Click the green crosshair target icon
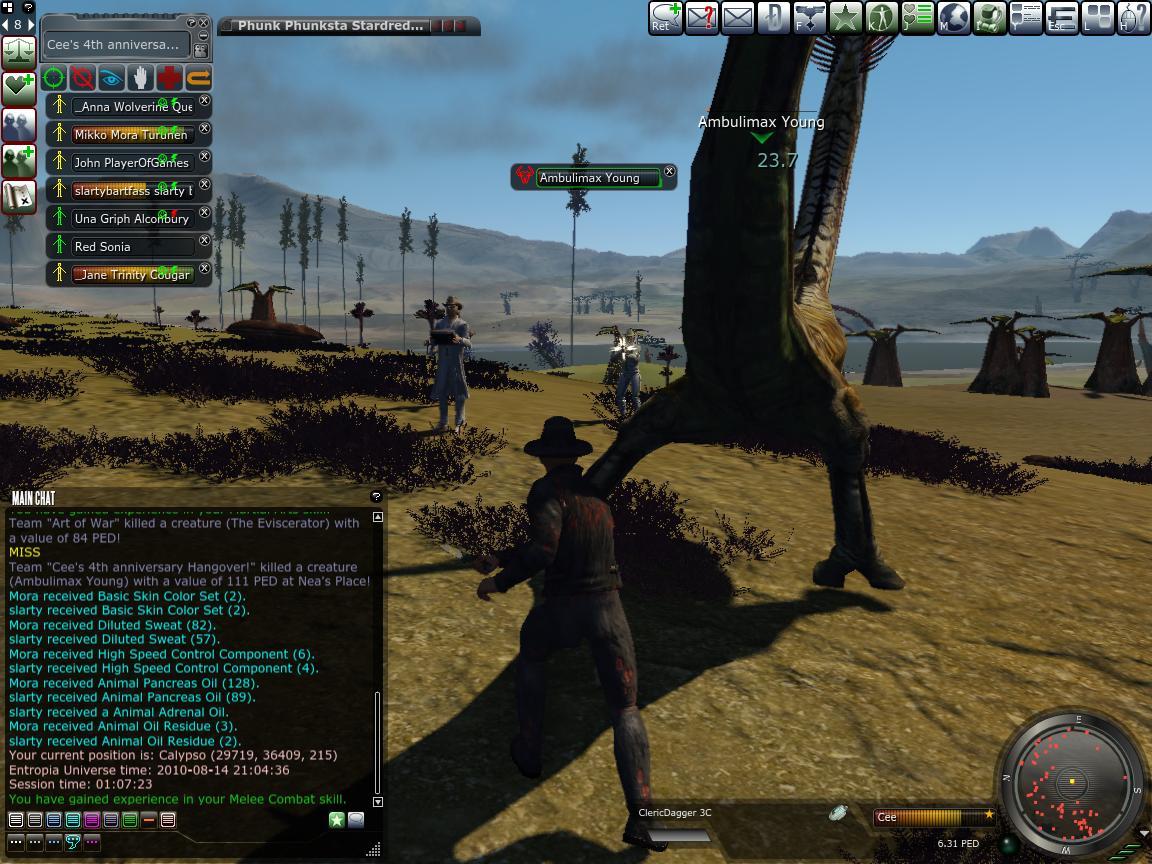Image resolution: width=1152 pixels, height=864 pixels. coord(54,77)
